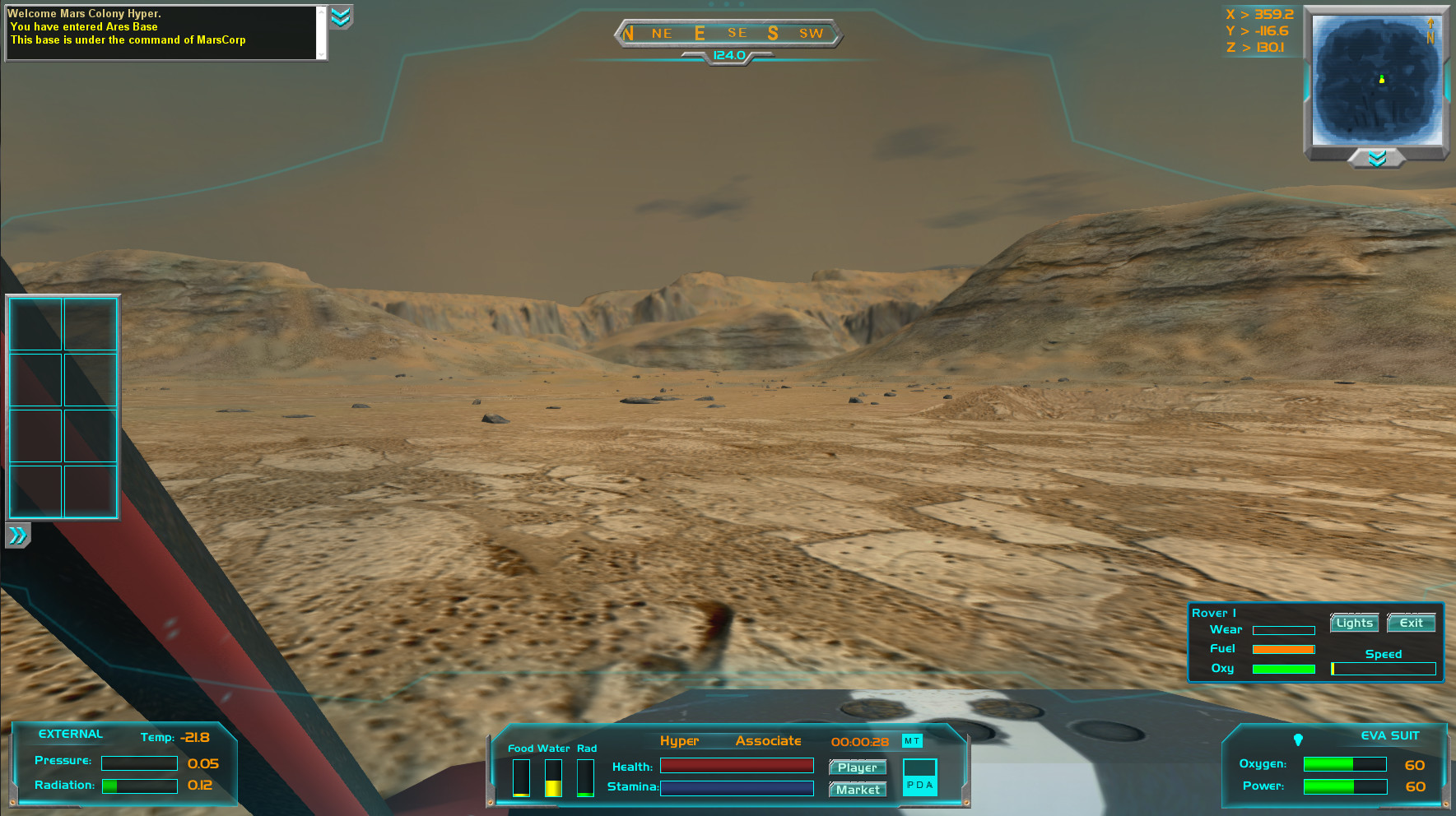Expand the inventory panel arrow
Viewport: 1456px width, 816px height.
(16, 535)
